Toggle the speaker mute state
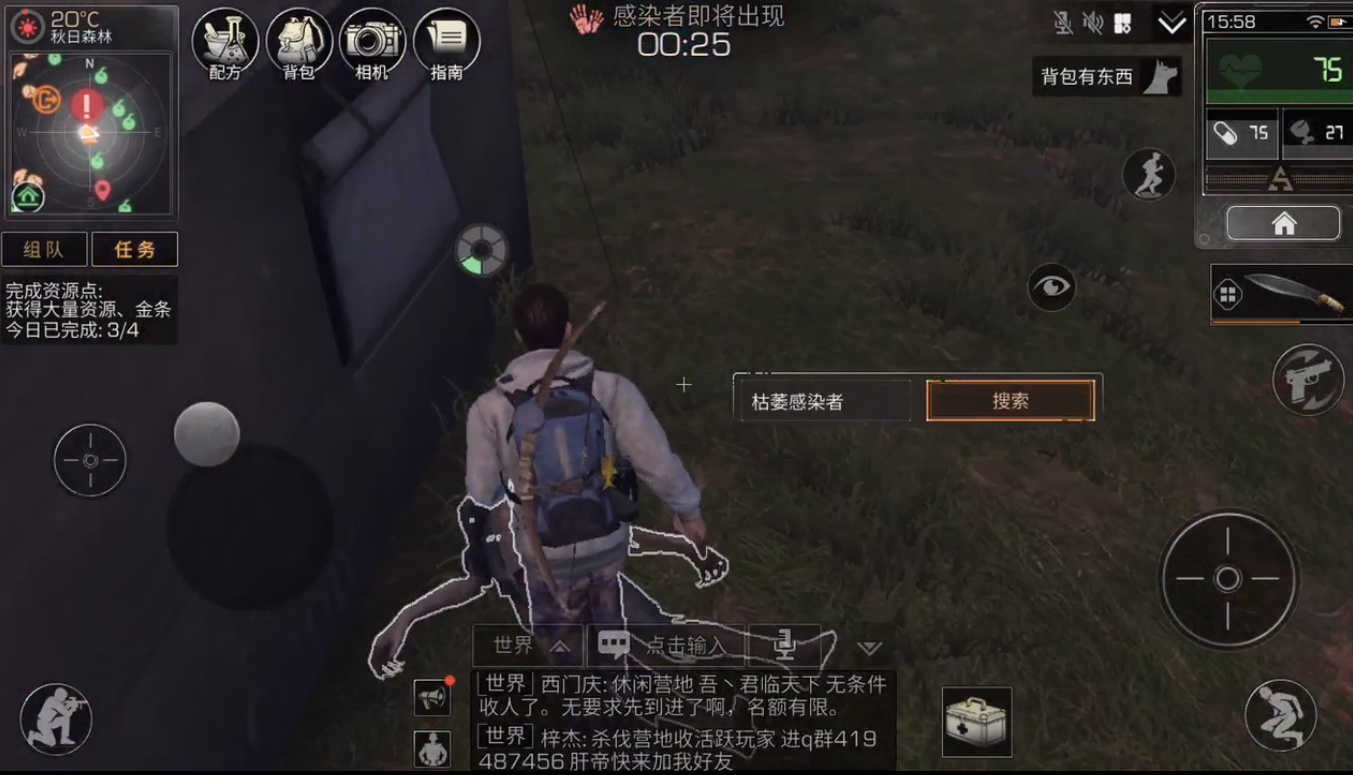This screenshot has width=1353, height=775. [x=1095, y=22]
